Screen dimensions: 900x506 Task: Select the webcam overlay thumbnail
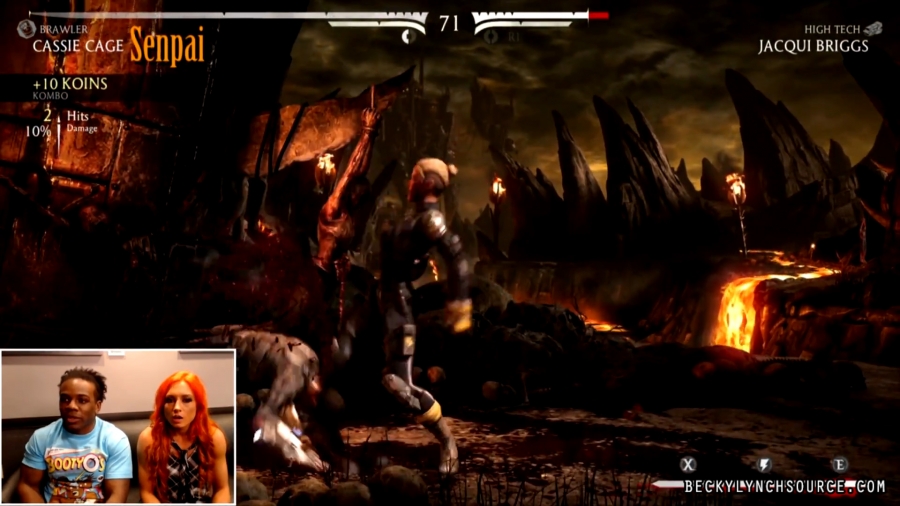pyautogui.click(x=118, y=427)
